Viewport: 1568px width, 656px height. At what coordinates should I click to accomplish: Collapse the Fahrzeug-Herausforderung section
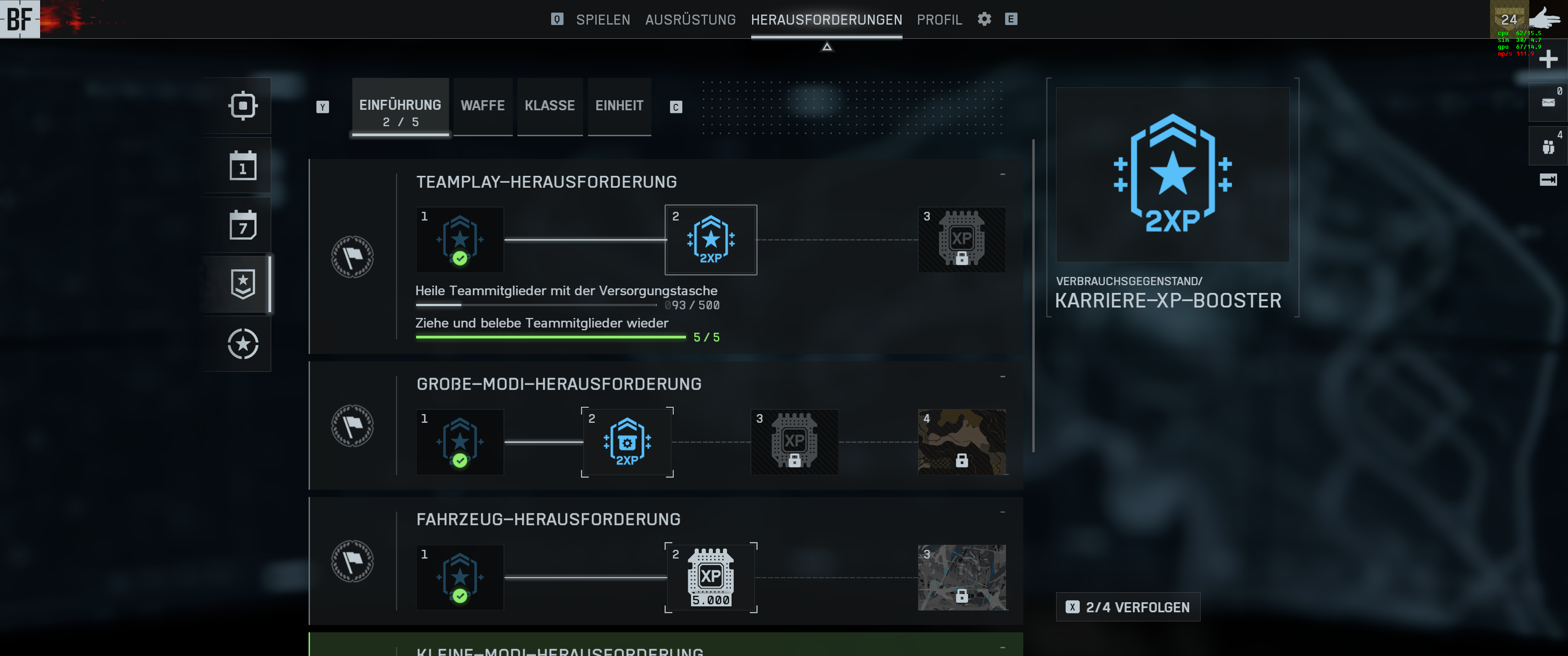[1002, 511]
